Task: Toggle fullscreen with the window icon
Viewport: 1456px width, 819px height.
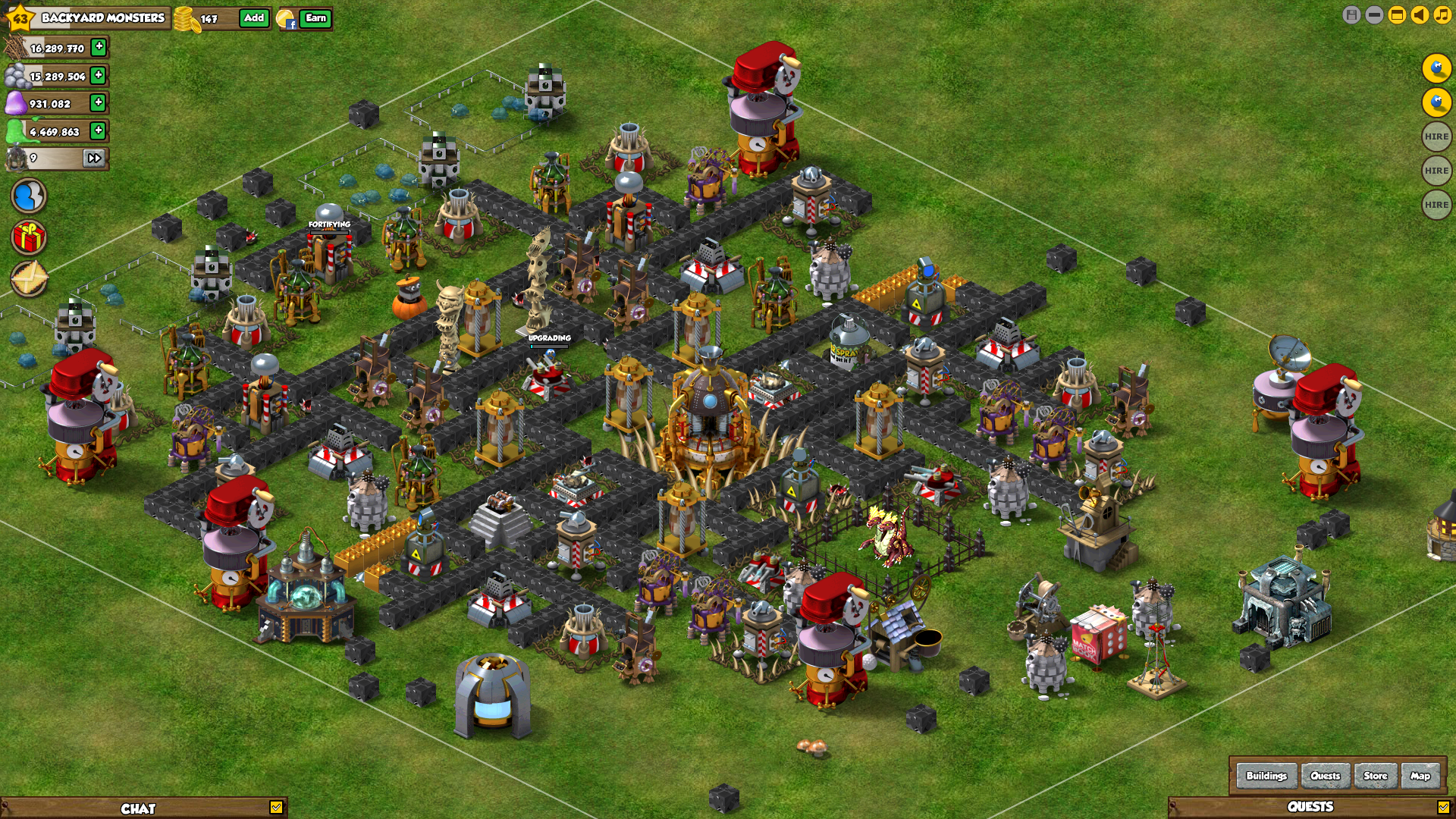Action: 1397,15
